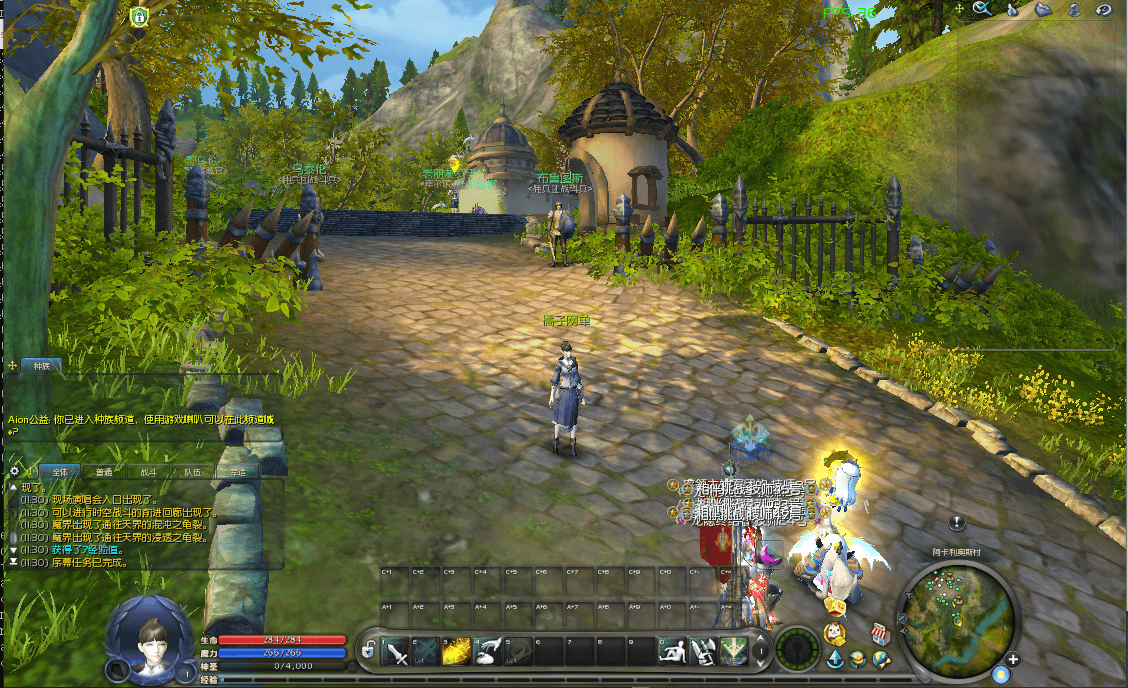The image size is (1128, 688).
Task: Use the glowing yellow skill in slot 3
Action: tap(457, 652)
